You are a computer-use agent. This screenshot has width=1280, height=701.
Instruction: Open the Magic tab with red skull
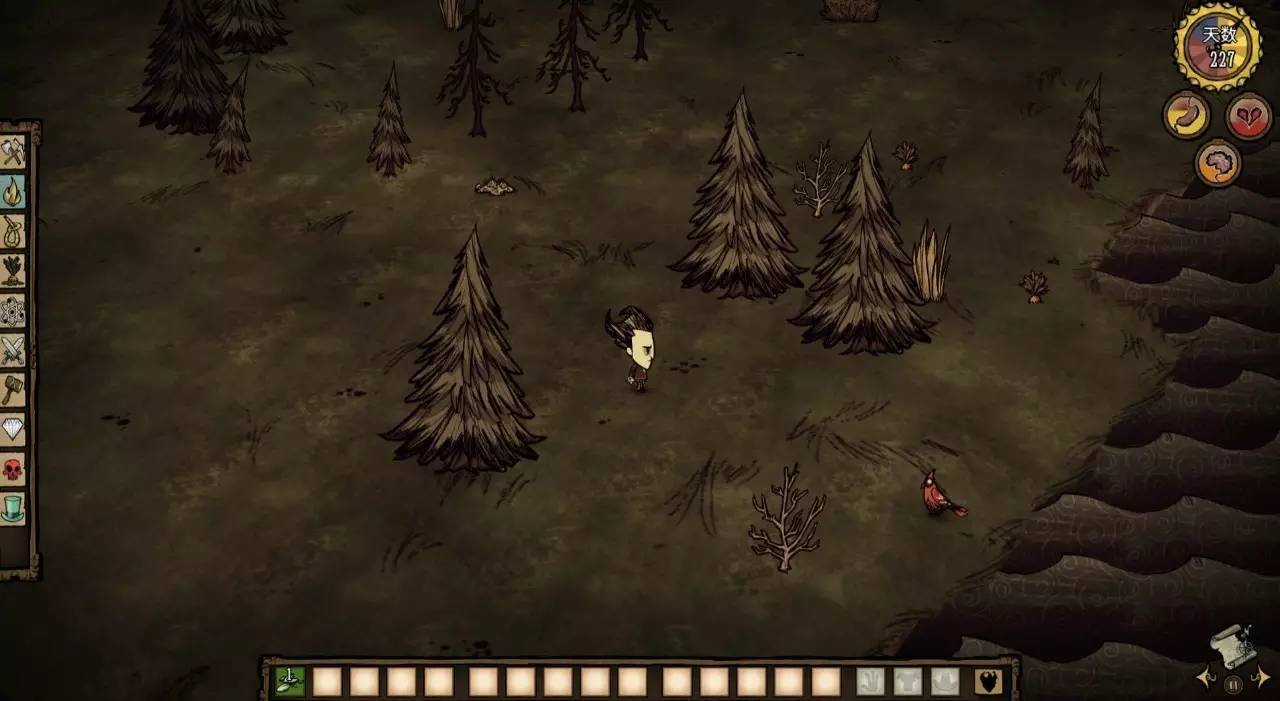click(x=13, y=468)
